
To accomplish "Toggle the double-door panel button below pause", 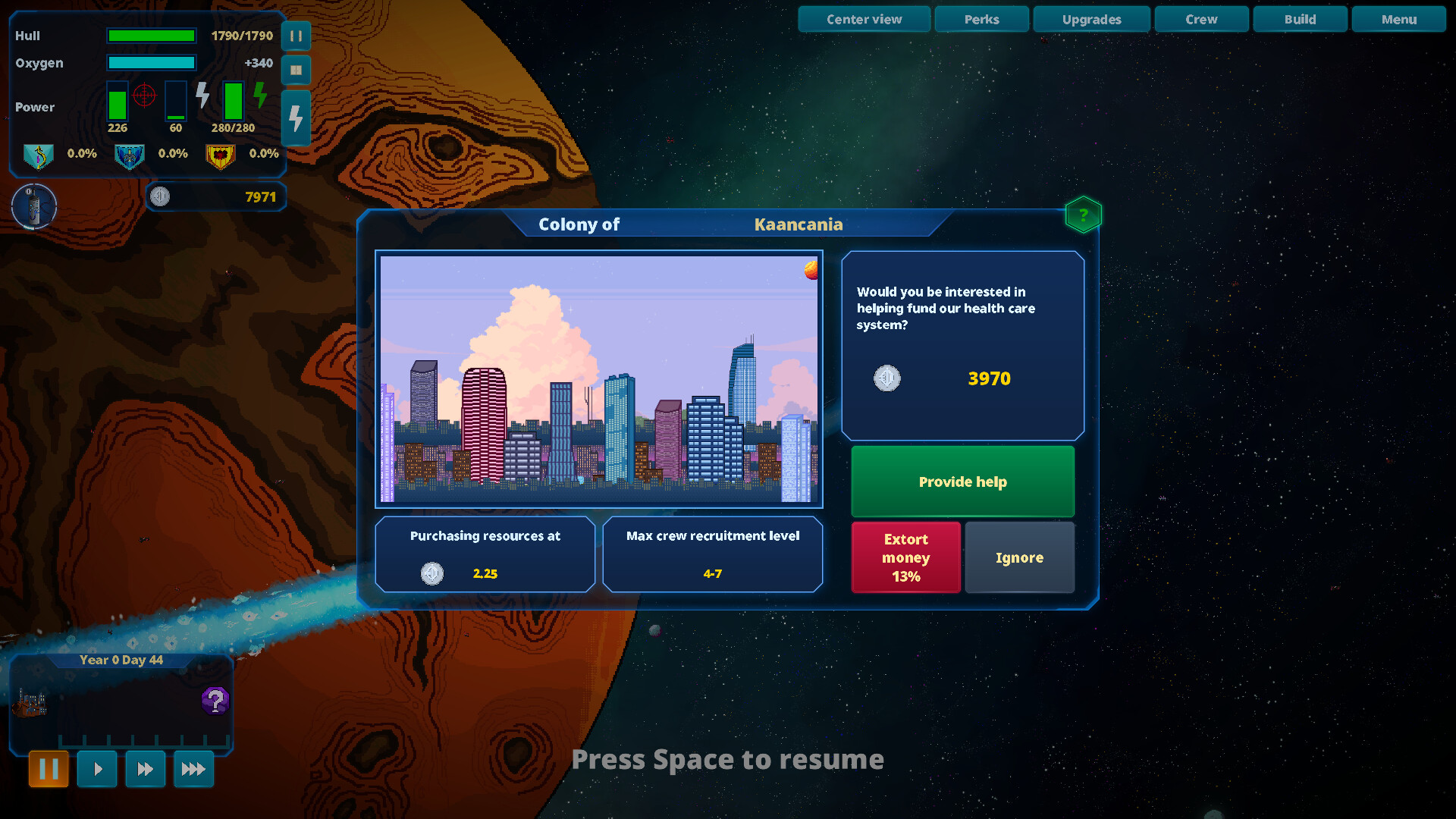I will pos(296,70).
